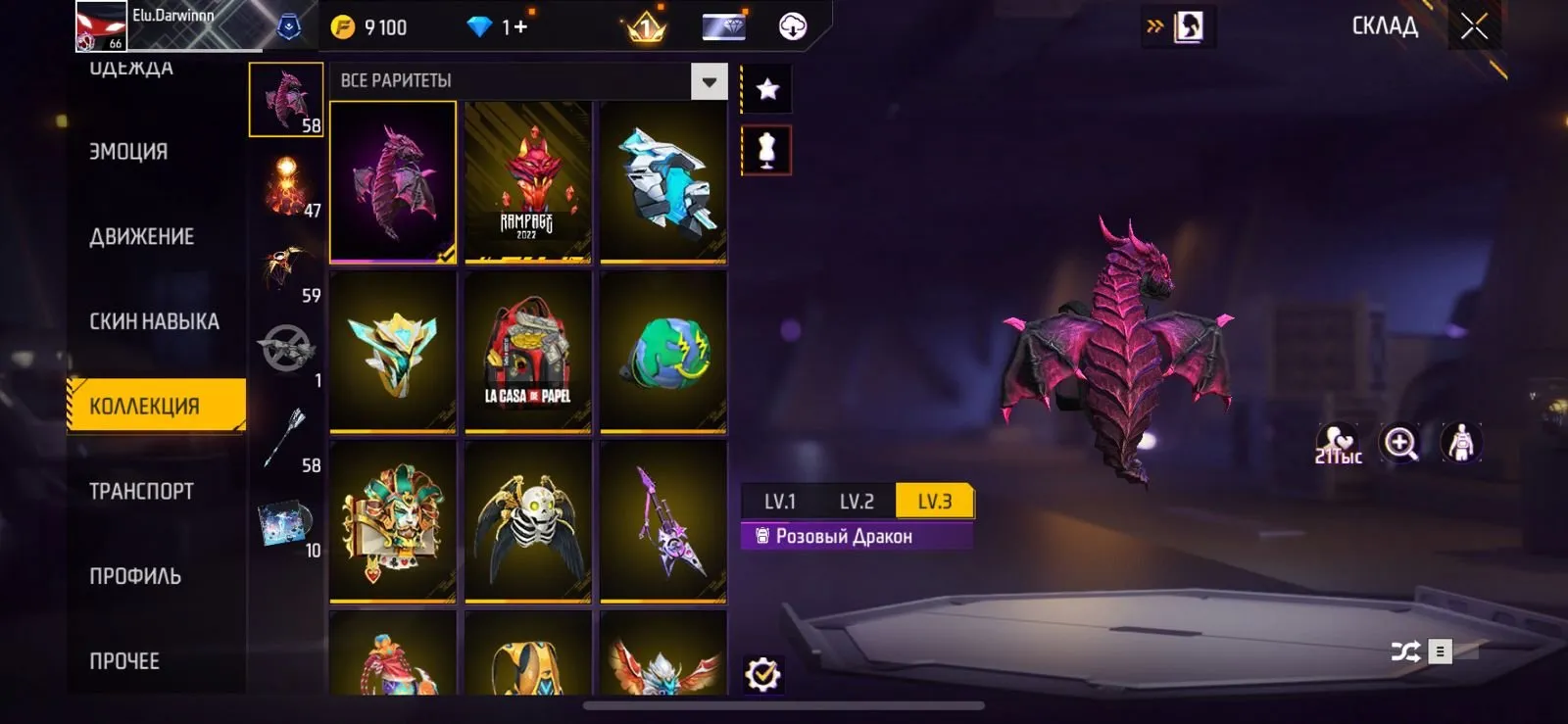Select the La Casa de Papel backpack thumbnail

click(x=527, y=353)
